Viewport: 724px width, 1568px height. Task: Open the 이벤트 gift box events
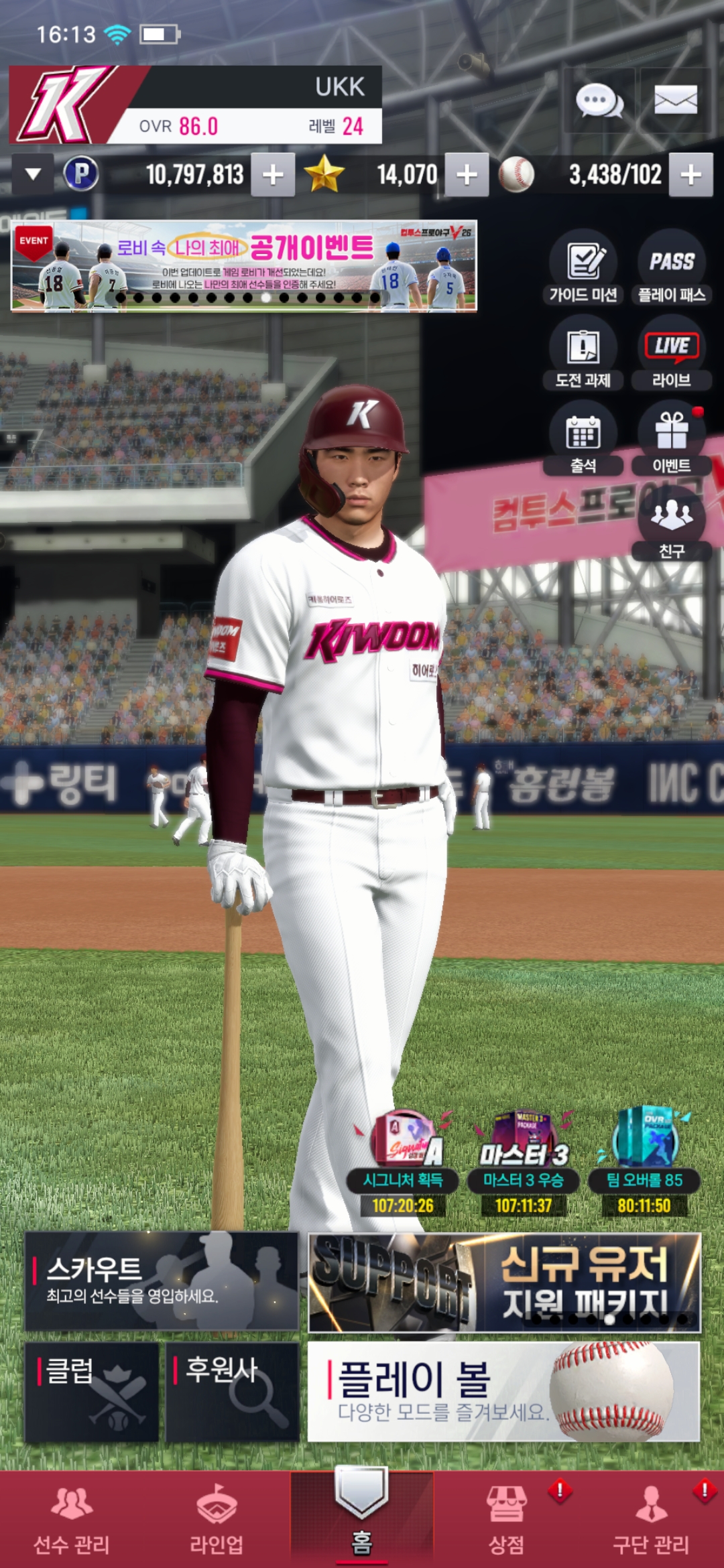pyautogui.click(x=671, y=438)
